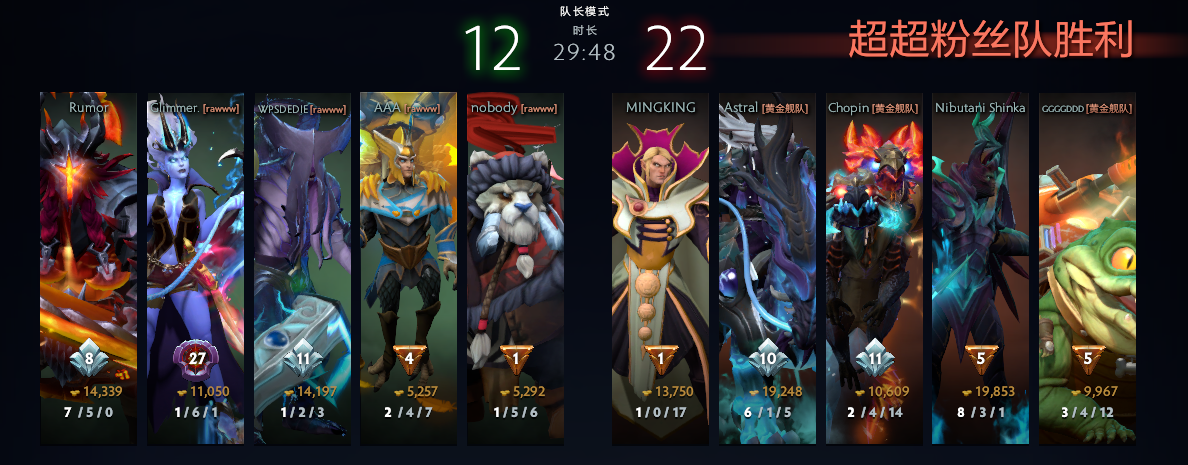Viewport: 1188px width, 465px height.
Task: Select Astral's hero portrait
Action: point(767,250)
